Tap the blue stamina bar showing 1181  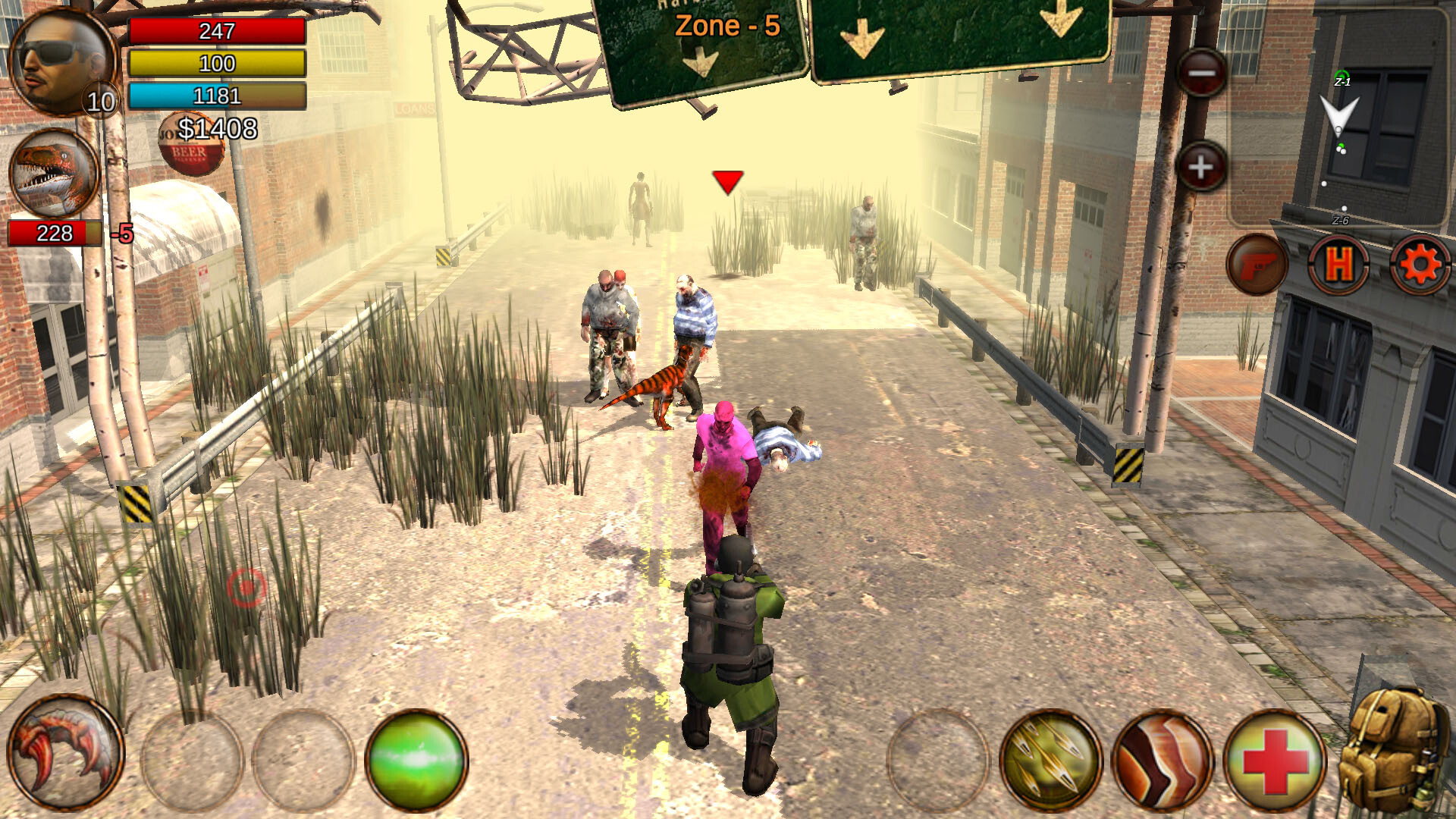[218, 96]
